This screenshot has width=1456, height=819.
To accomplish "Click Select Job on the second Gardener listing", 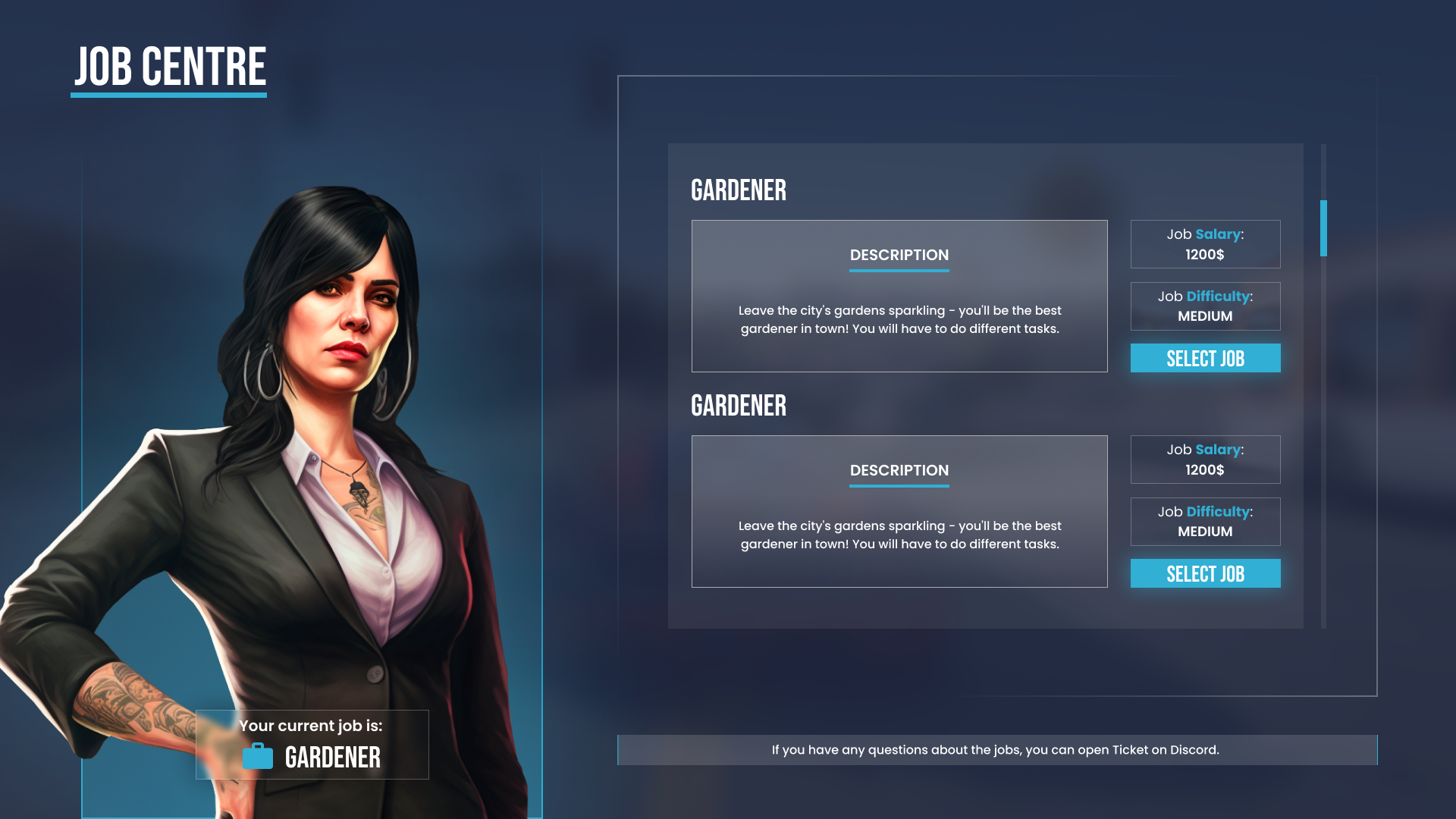I will [x=1205, y=573].
